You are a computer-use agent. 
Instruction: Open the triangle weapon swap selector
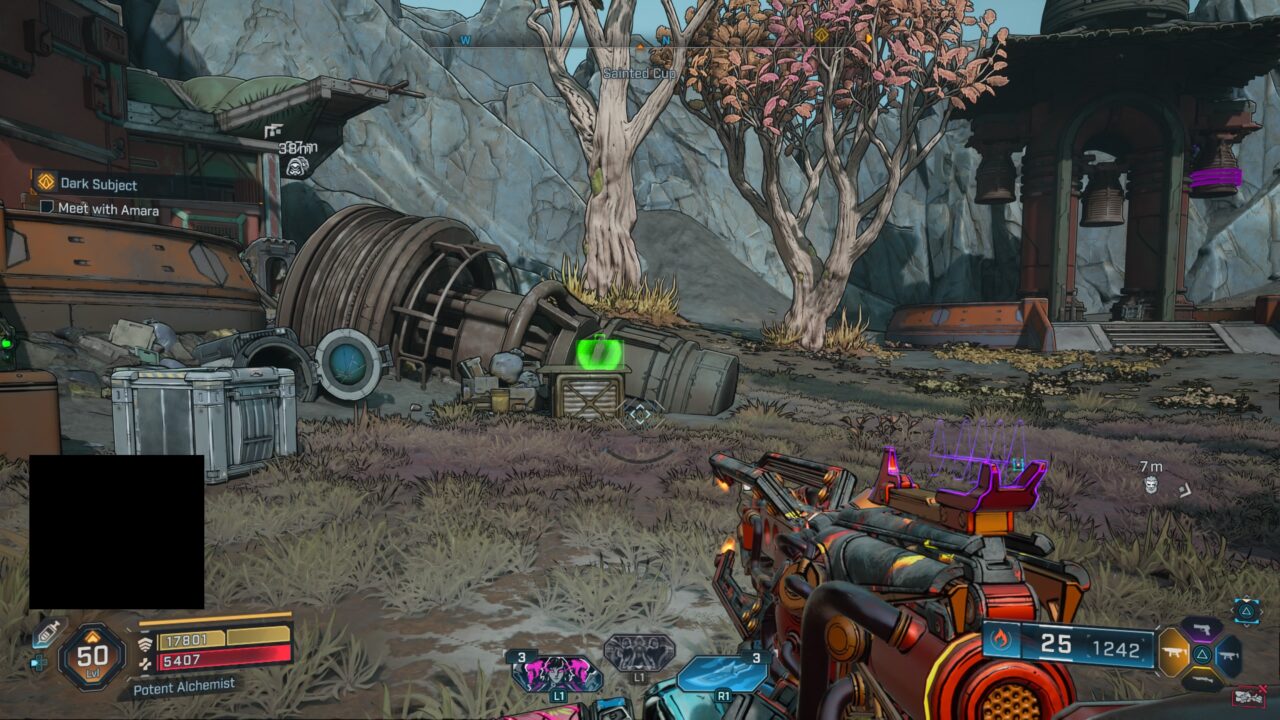coord(1247,612)
